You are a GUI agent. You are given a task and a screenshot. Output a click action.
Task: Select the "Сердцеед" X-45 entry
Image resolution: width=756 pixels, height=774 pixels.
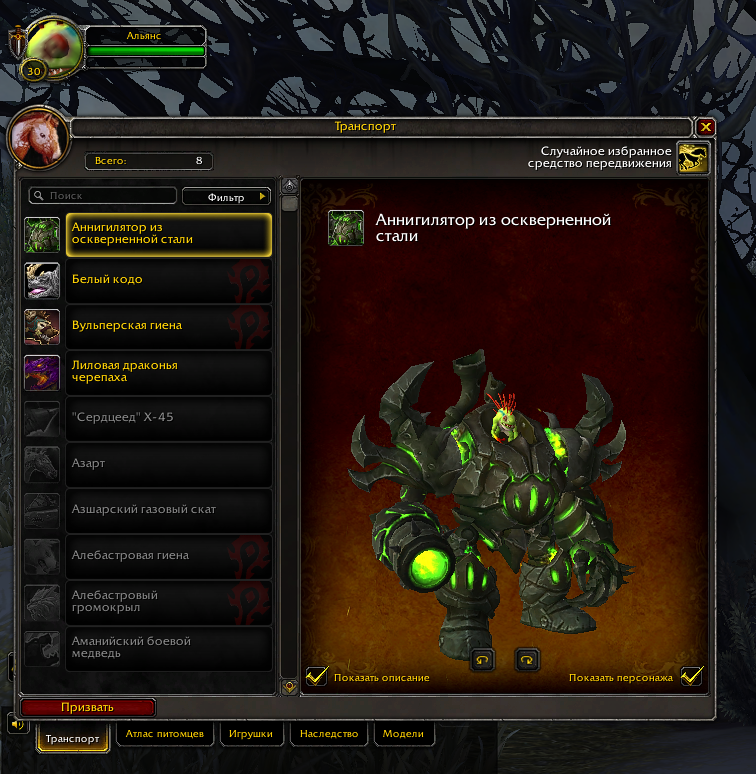(170, 418)
